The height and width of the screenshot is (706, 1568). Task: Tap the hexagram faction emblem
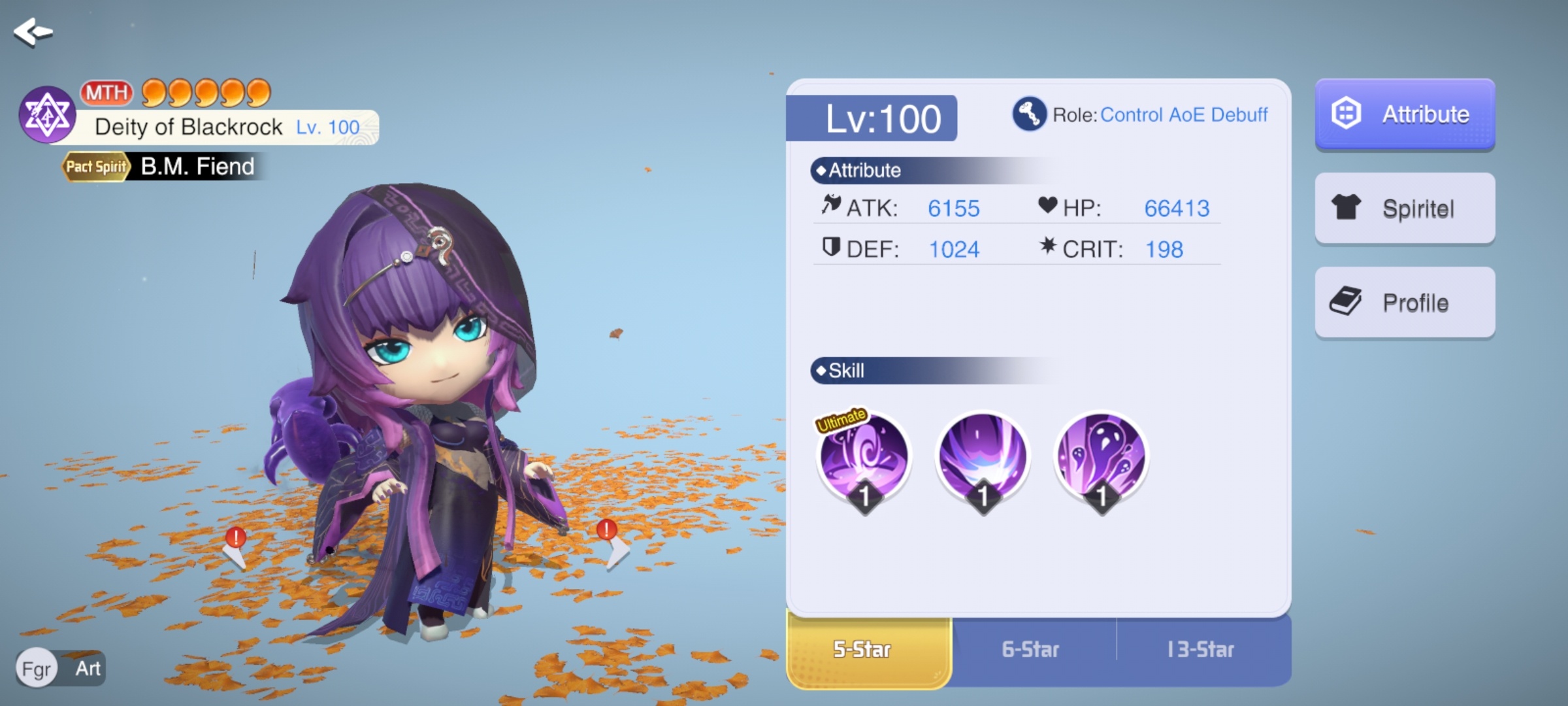click(x=47, y=115)
